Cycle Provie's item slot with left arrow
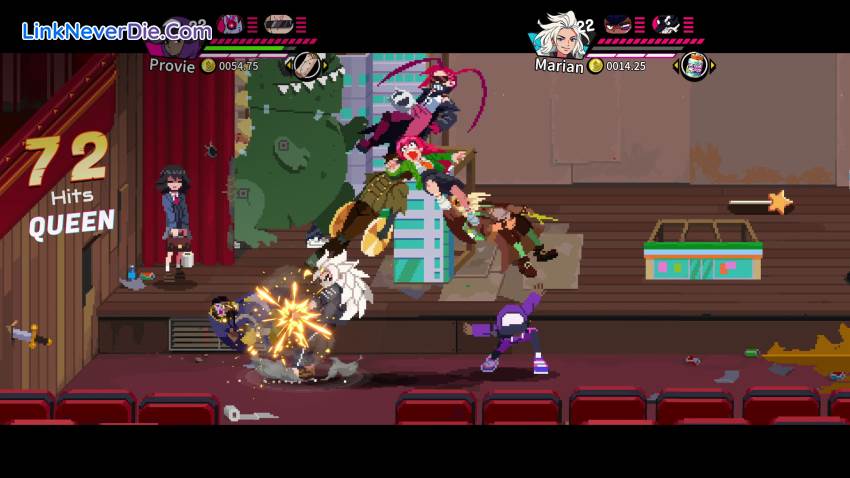The height and width of the screenshot is (478, 850). click(x=289, y=65)
